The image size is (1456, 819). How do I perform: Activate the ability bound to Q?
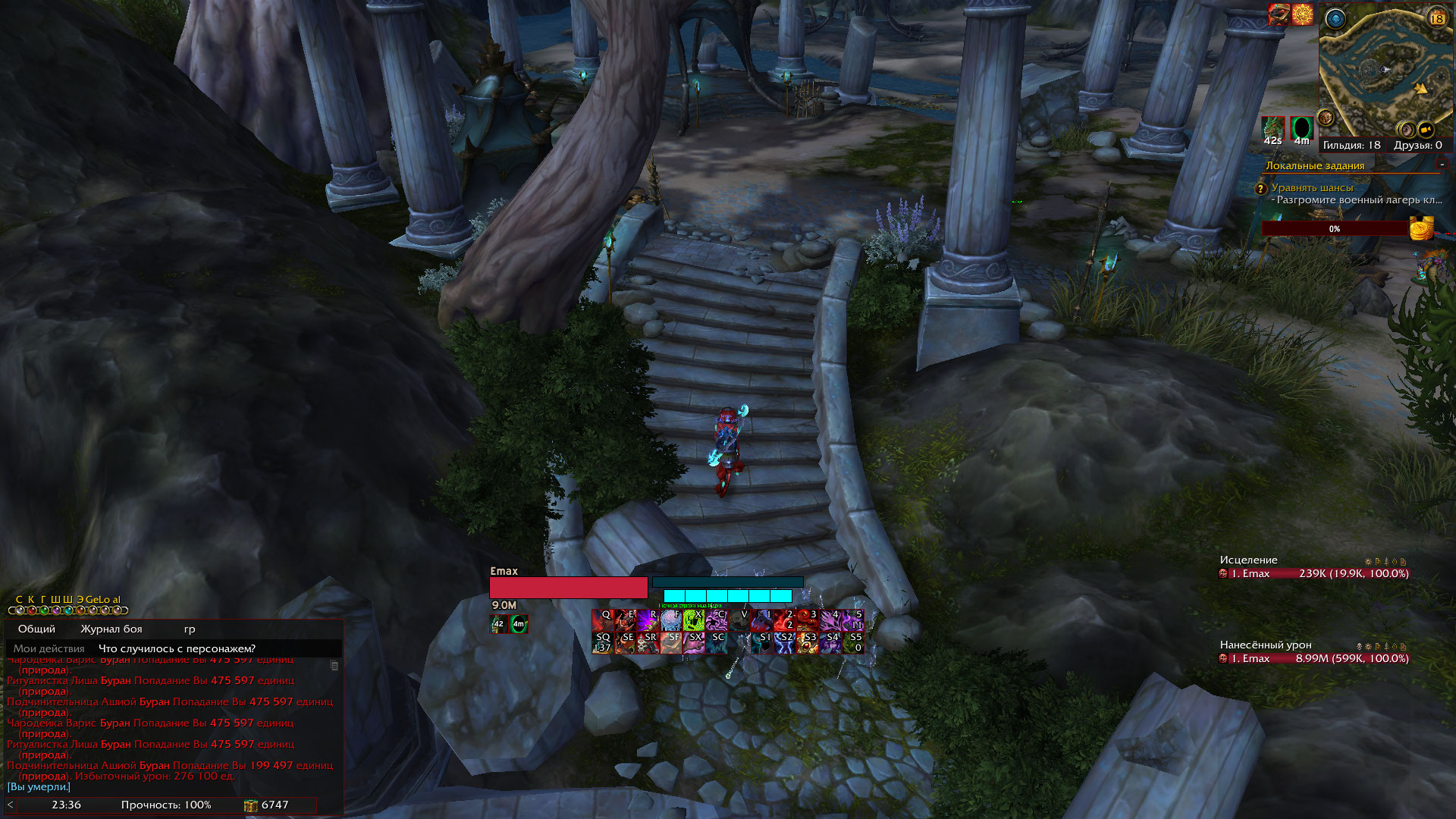602,620
